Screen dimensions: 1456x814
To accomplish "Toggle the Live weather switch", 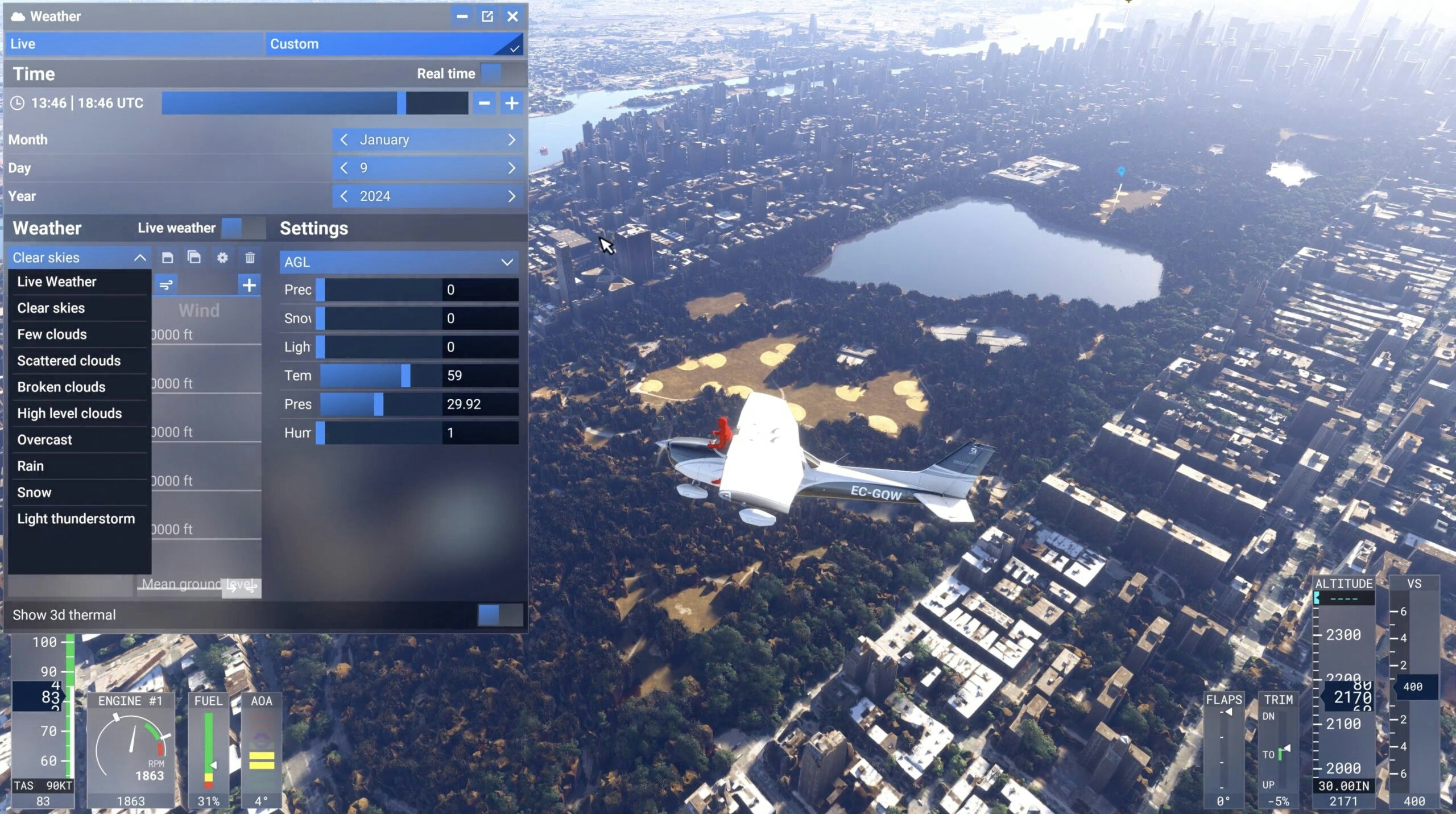I will click(243, 228).
